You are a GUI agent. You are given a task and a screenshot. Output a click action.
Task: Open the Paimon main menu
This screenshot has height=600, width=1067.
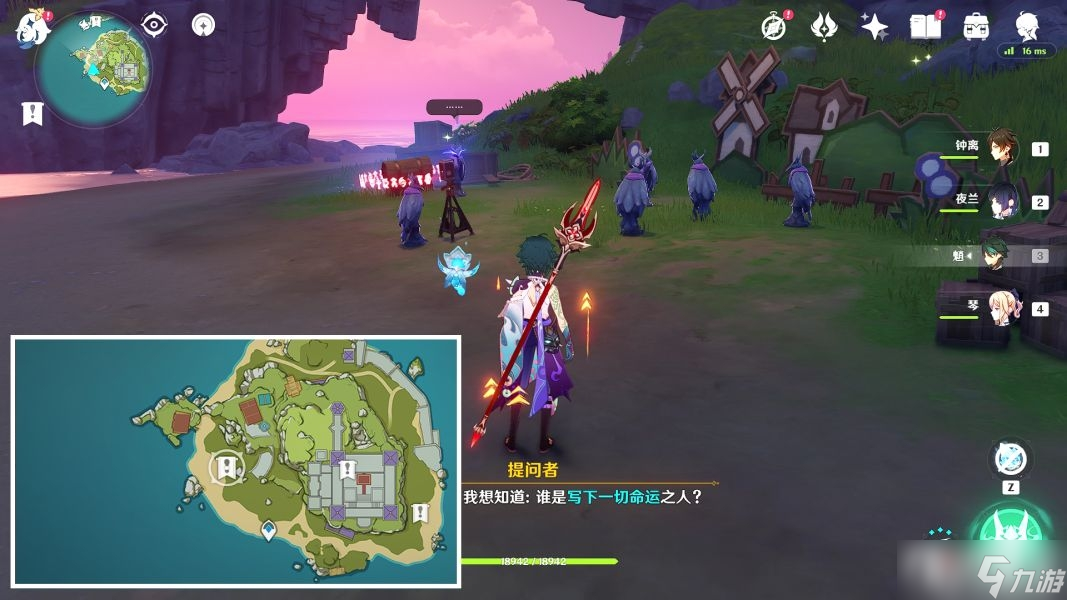coord(32,28)
